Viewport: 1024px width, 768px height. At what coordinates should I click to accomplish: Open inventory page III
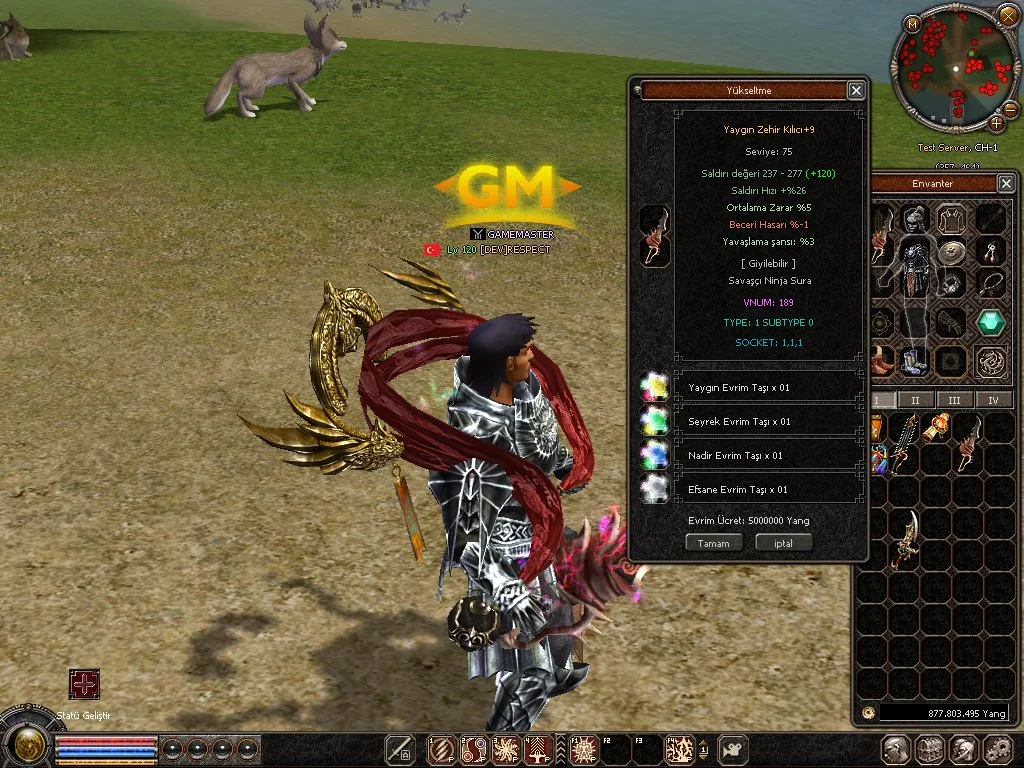(955, 400)
